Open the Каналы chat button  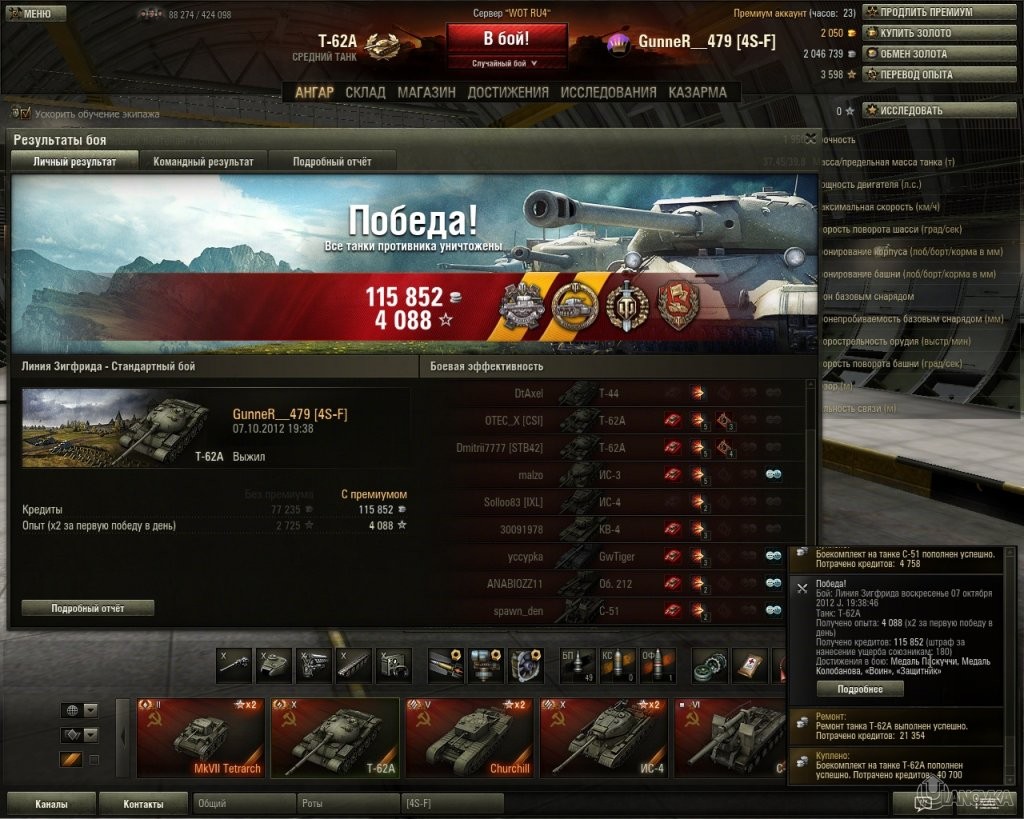coord(51,803)
